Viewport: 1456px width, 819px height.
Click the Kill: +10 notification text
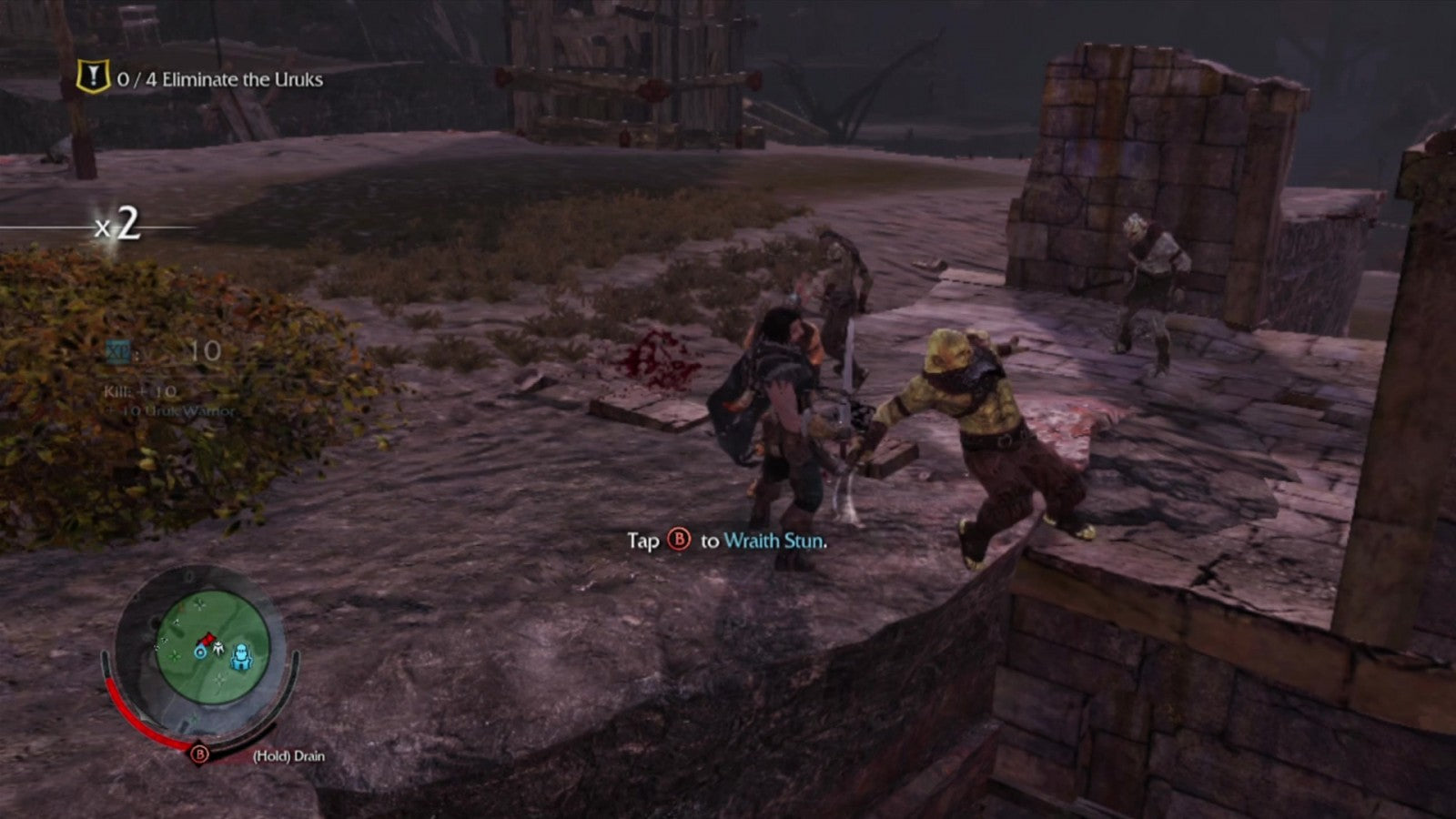tap(140, 391)
